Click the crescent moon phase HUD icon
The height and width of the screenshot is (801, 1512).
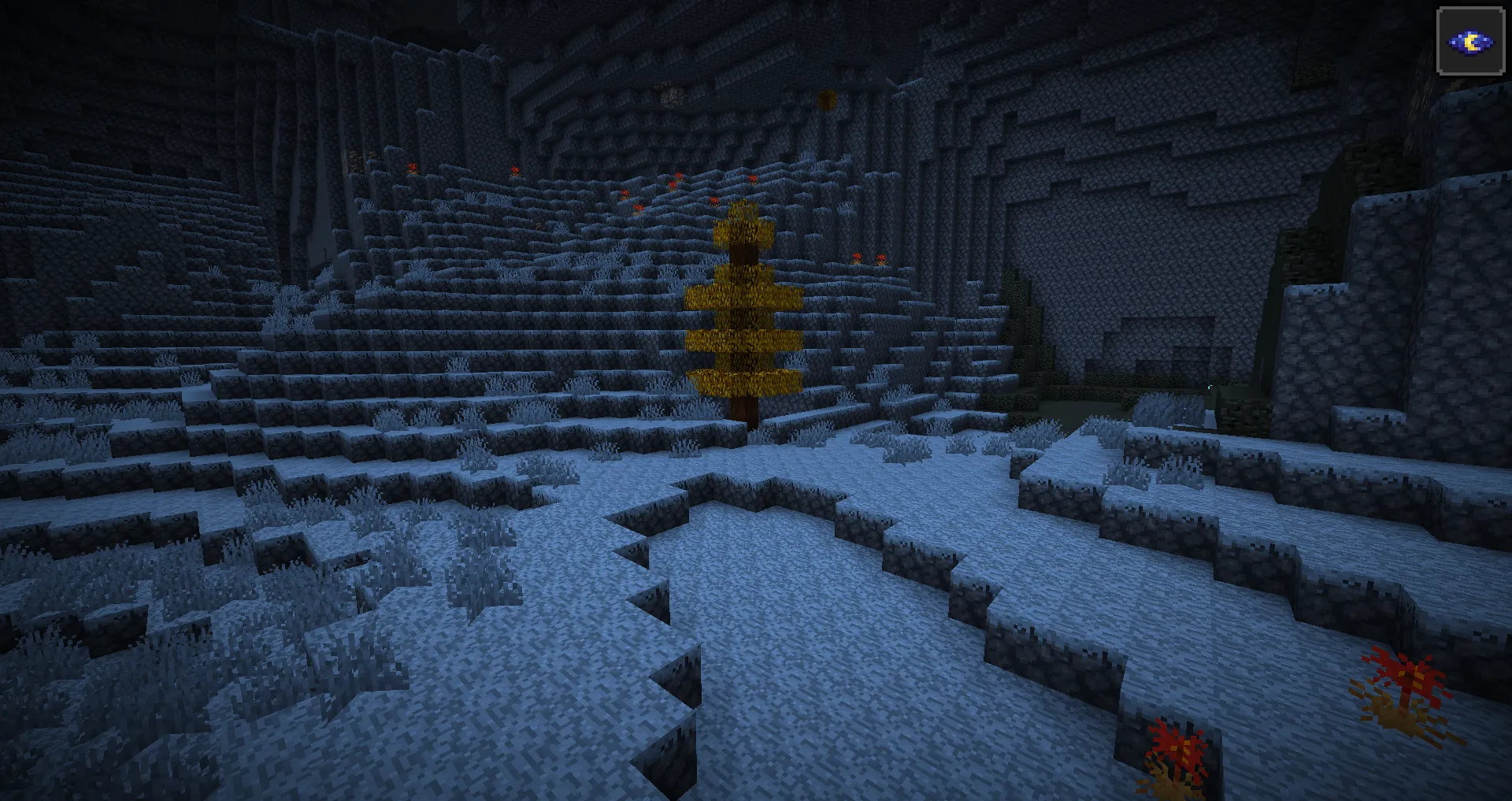click(1472, 43)
